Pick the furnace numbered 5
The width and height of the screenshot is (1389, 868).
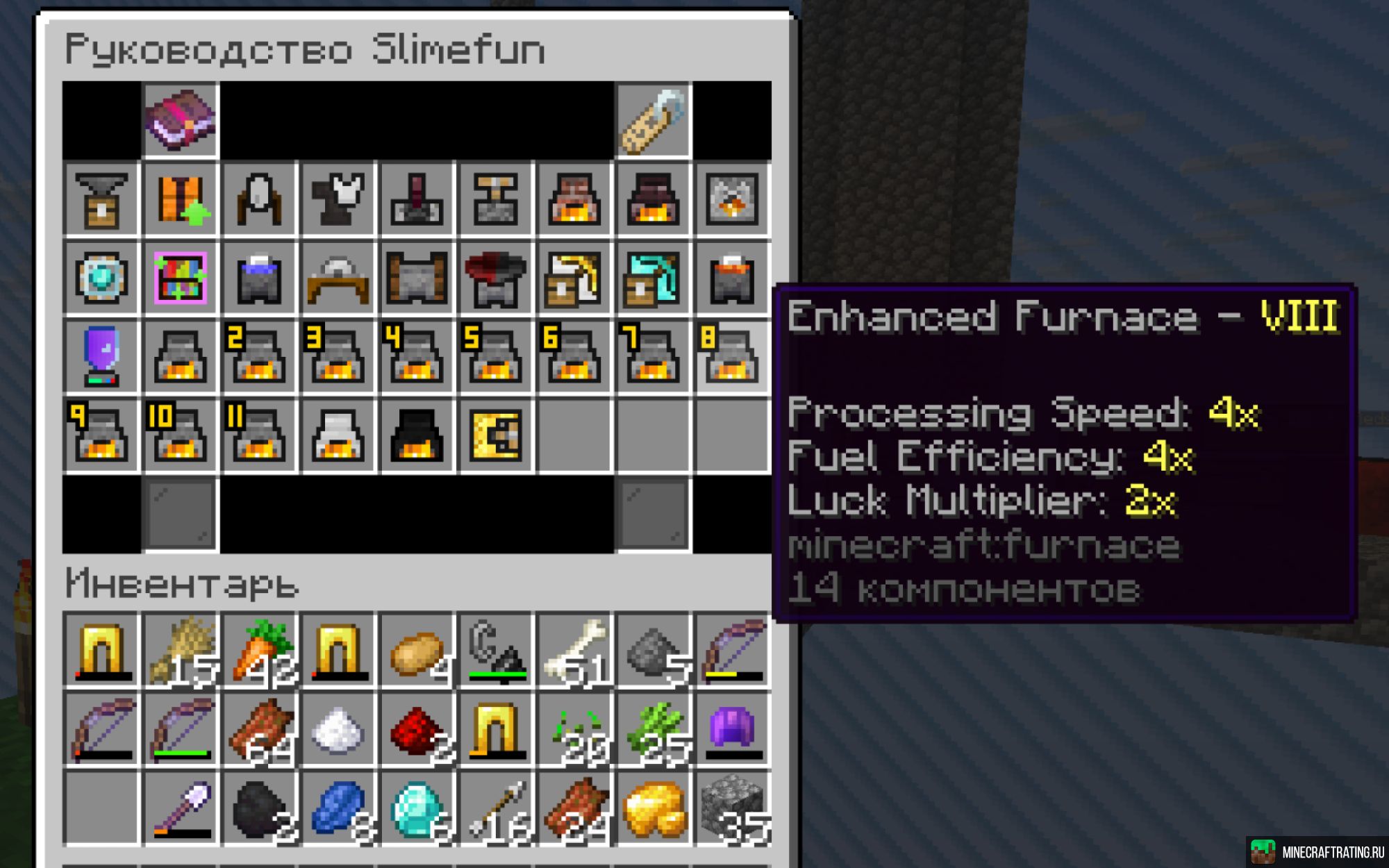pyautogui.click(x=495, y=357)
